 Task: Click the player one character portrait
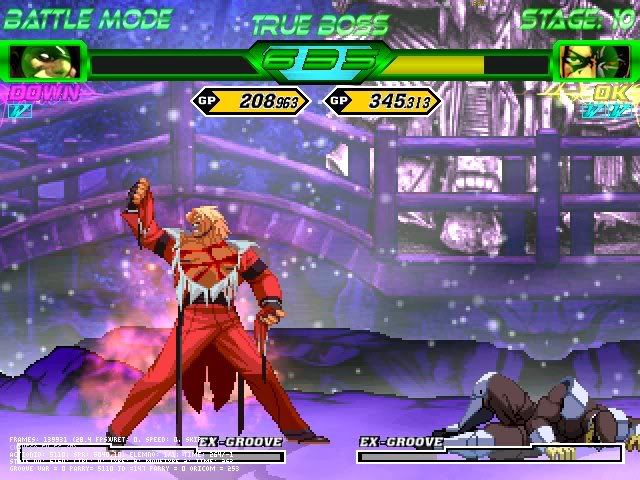pos(44,62)
